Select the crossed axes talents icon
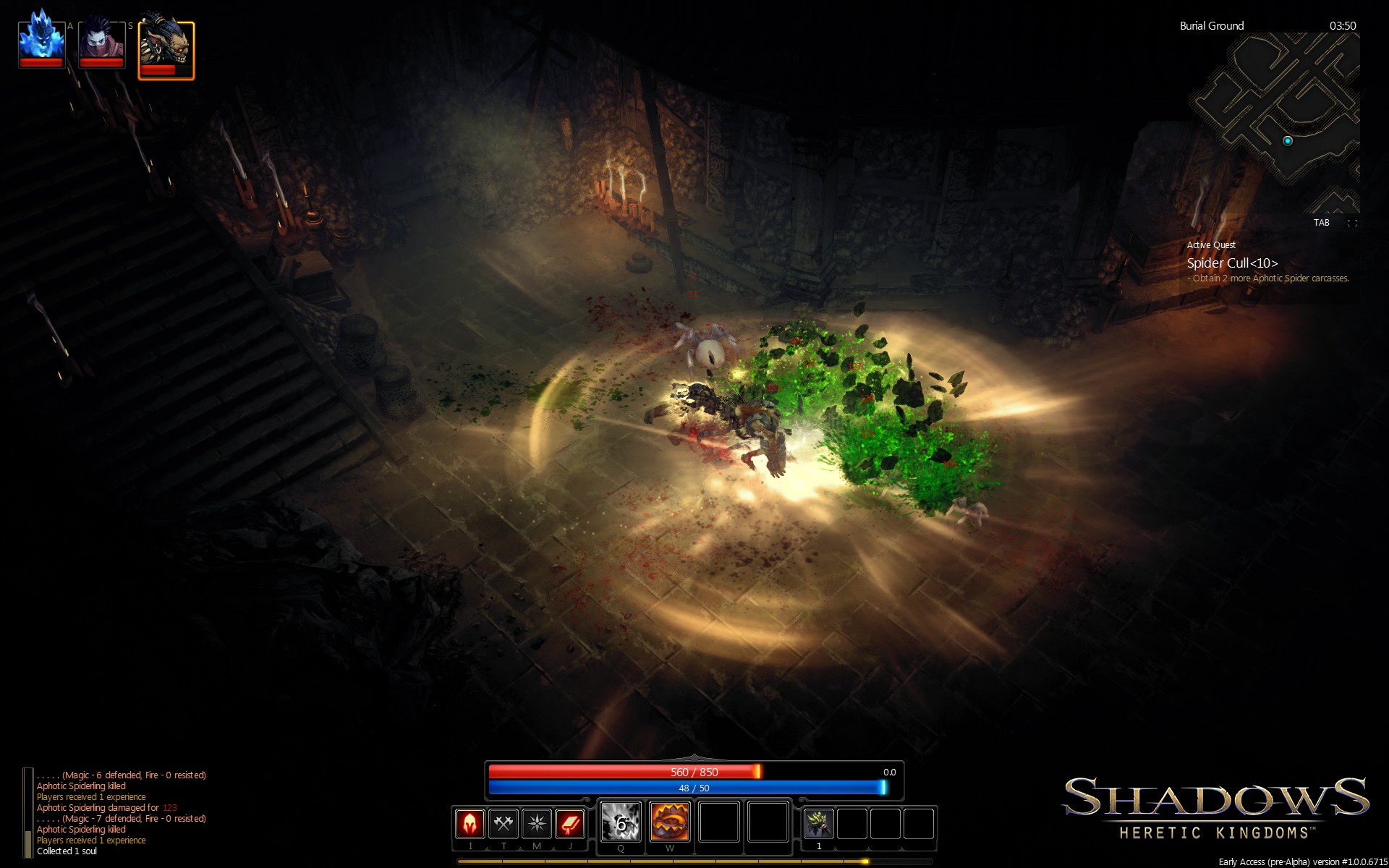Image resolution: width=1389 pixels, height=868 pixels. tap(504, 822)
